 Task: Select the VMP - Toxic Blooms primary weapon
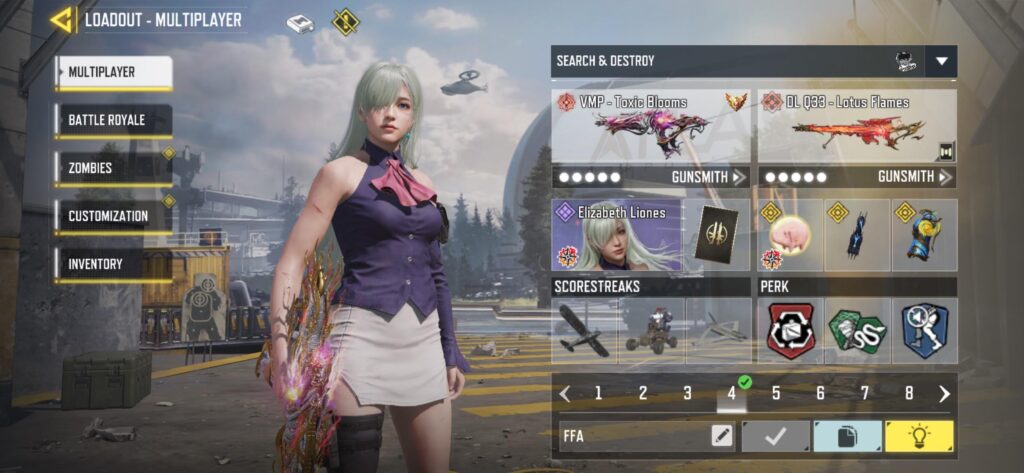pyautogui.click(x=651, y=126)
